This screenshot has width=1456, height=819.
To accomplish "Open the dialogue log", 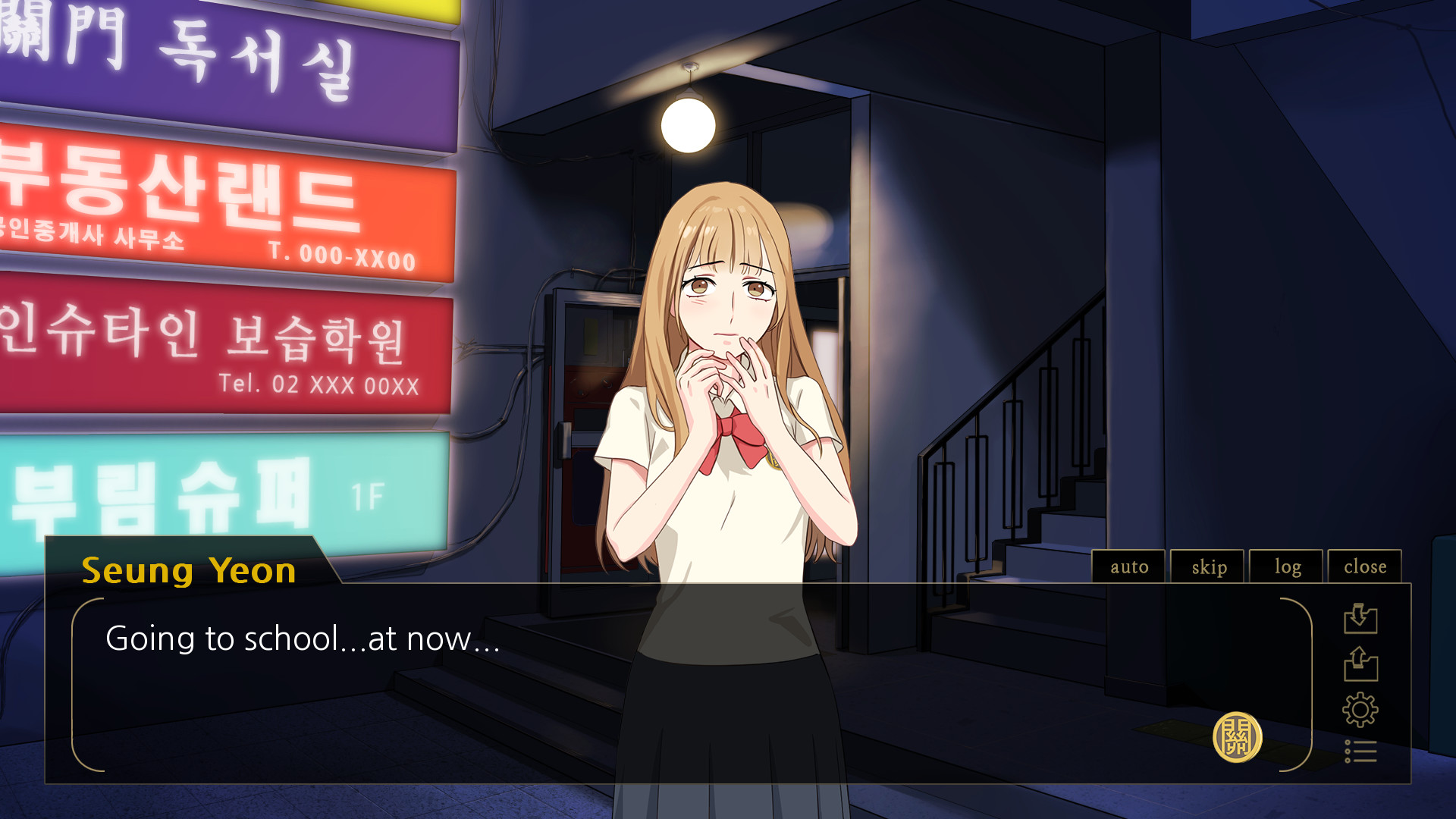I will click(x=1286, y=566).
